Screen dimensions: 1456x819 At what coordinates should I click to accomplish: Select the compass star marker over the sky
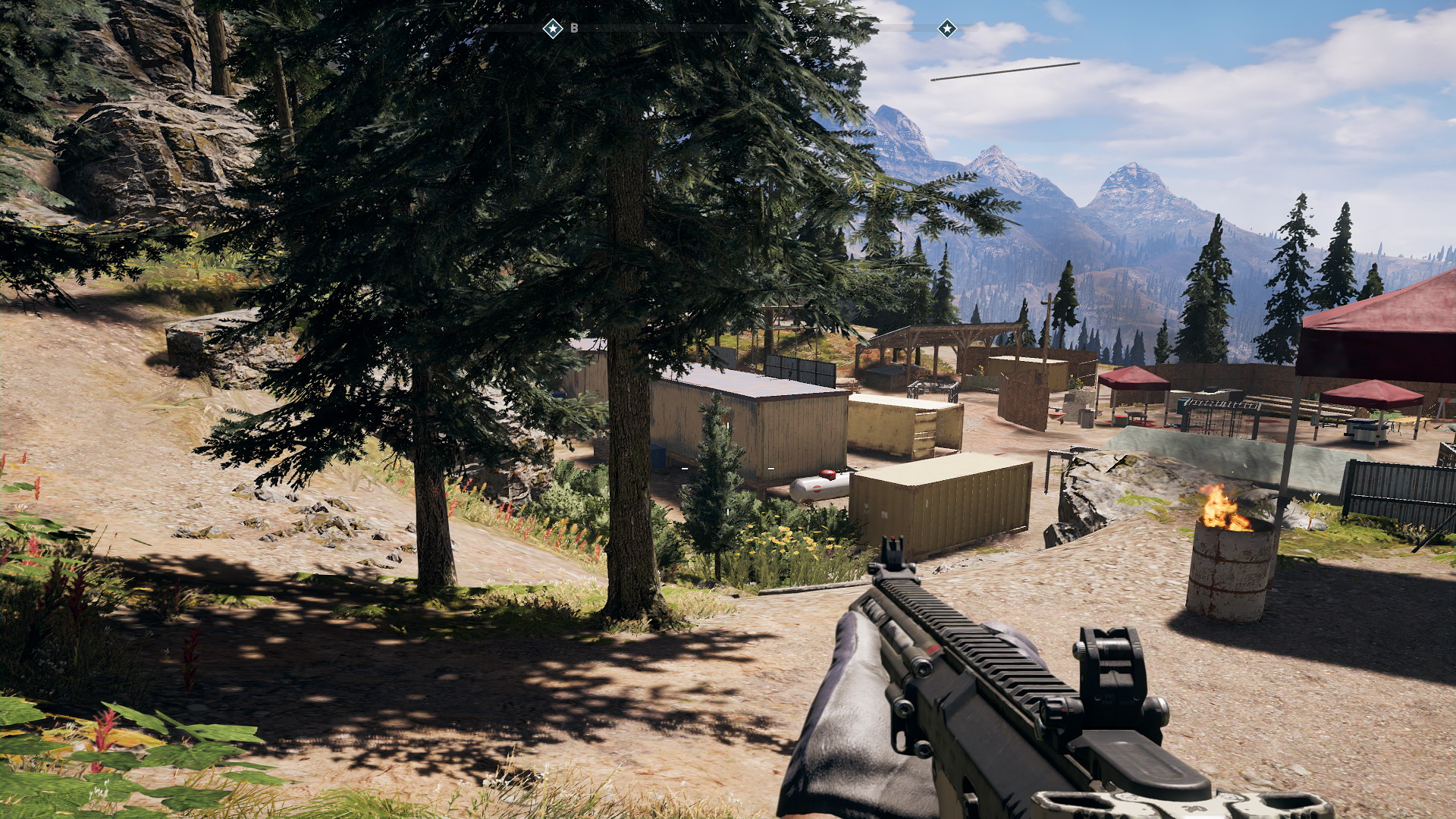947,29
